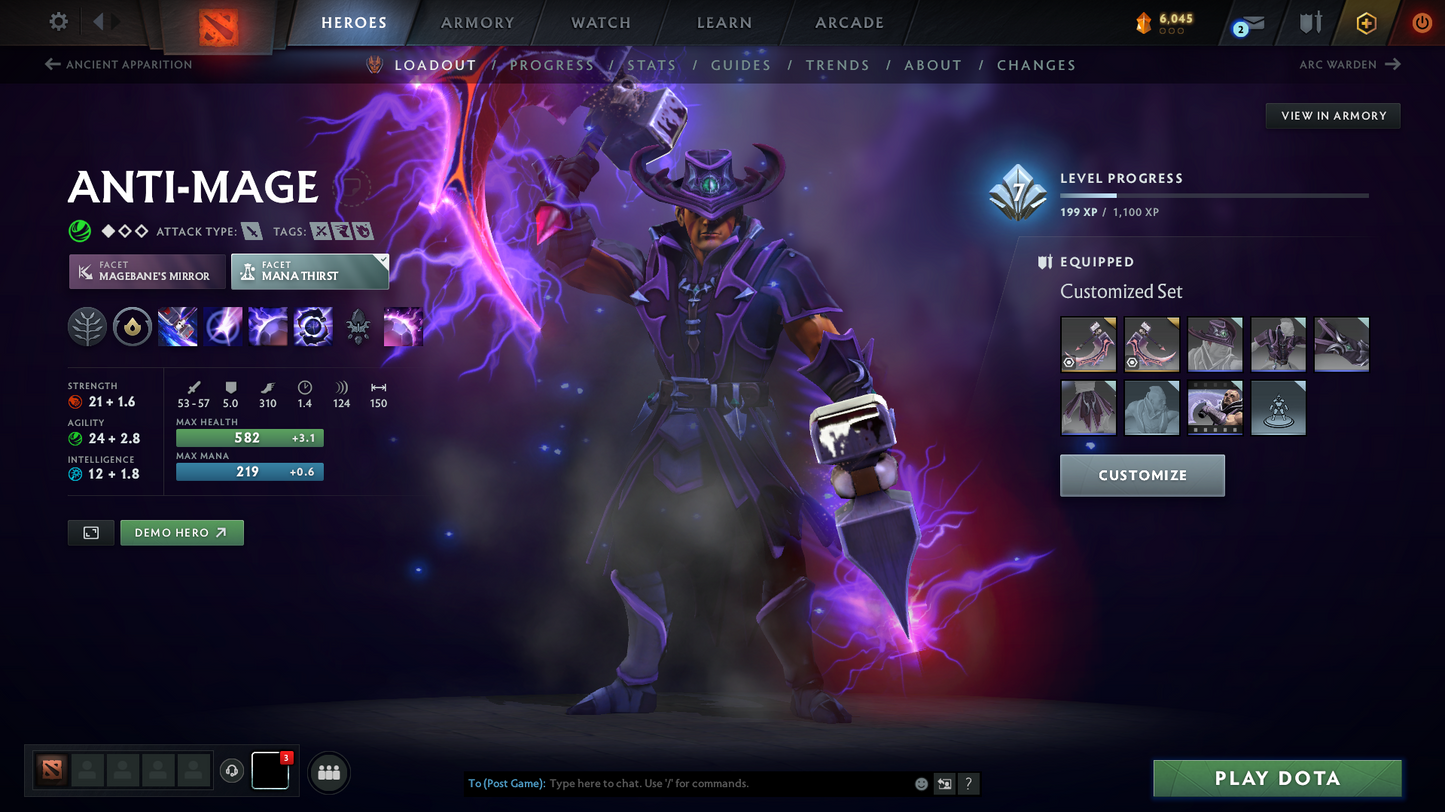The image size is (1445, 812).
Task: Launch Demo Hero mode
Action: coord(181,533)
